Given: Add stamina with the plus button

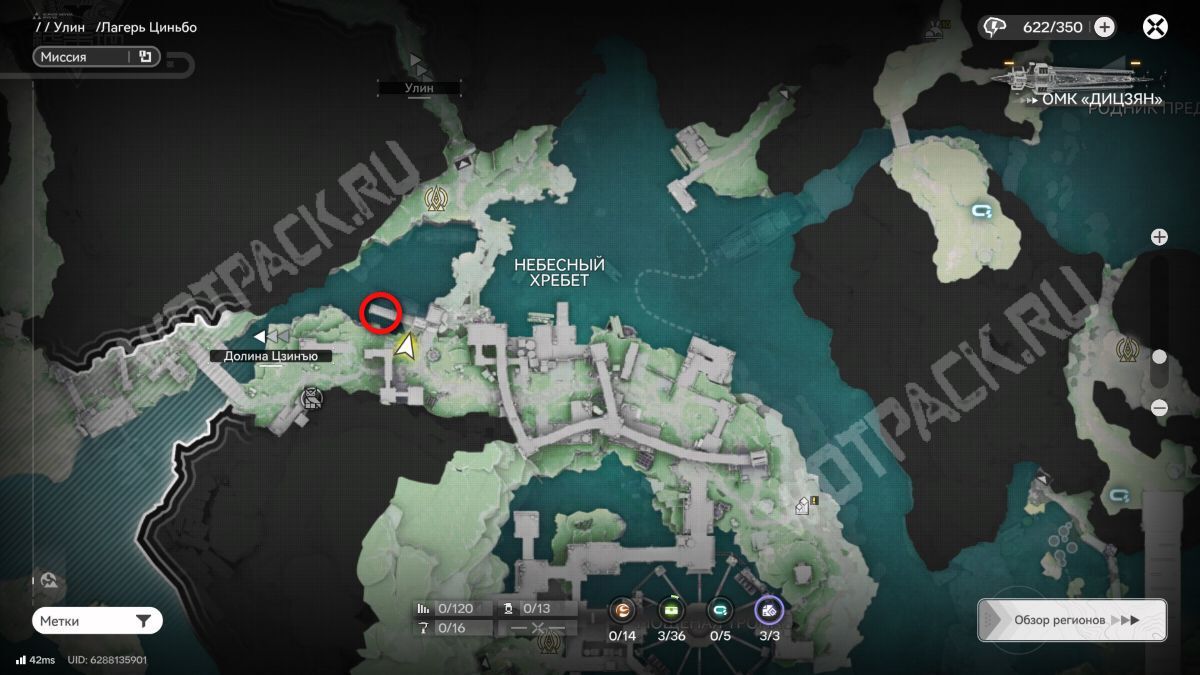Looking at the screenshot, I should click(1104, 27).
